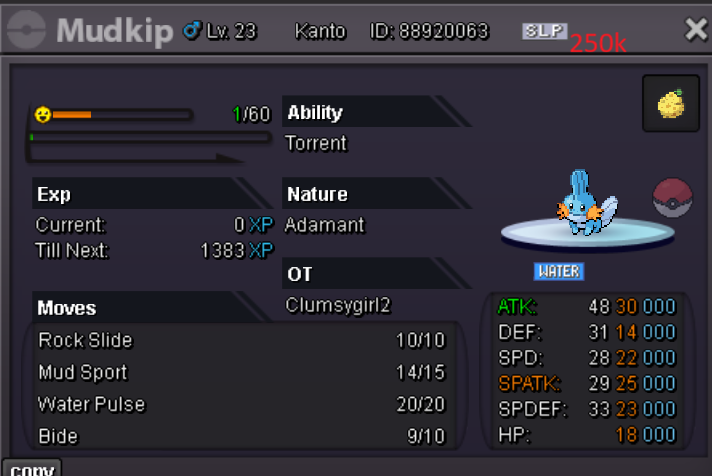Image resolution: width=712 pixels, height=476 pixels.
Task: Select the Bide move entry
Action: click(240, 436)
